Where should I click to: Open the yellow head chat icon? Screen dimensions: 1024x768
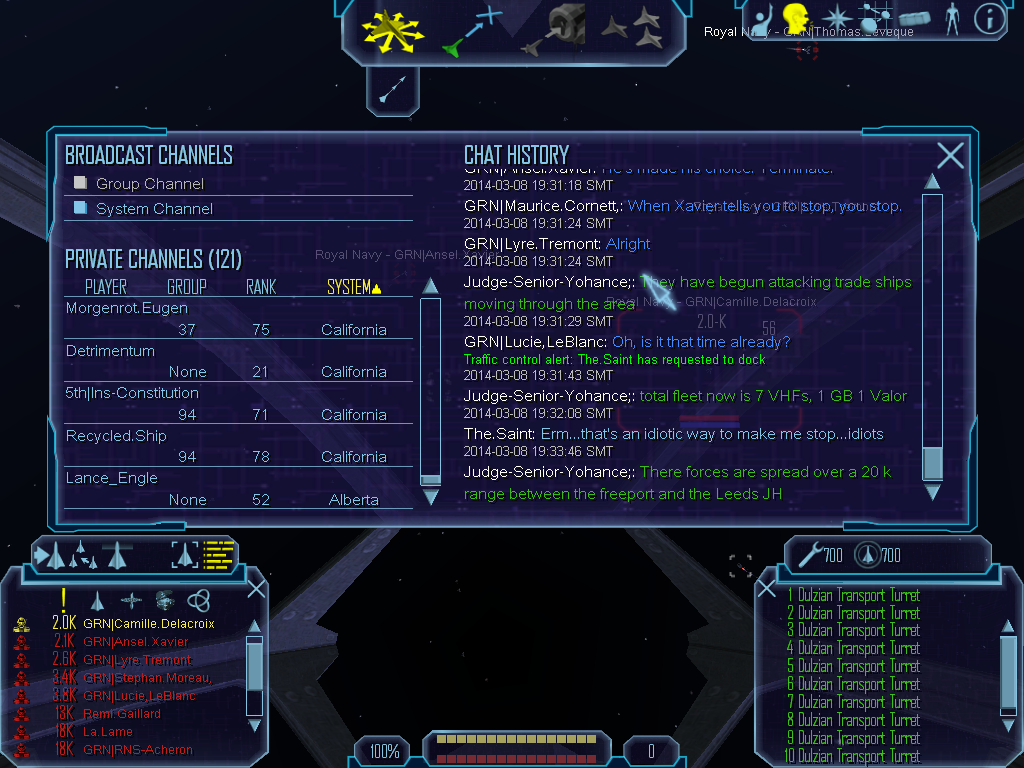[x=797, y=18]
